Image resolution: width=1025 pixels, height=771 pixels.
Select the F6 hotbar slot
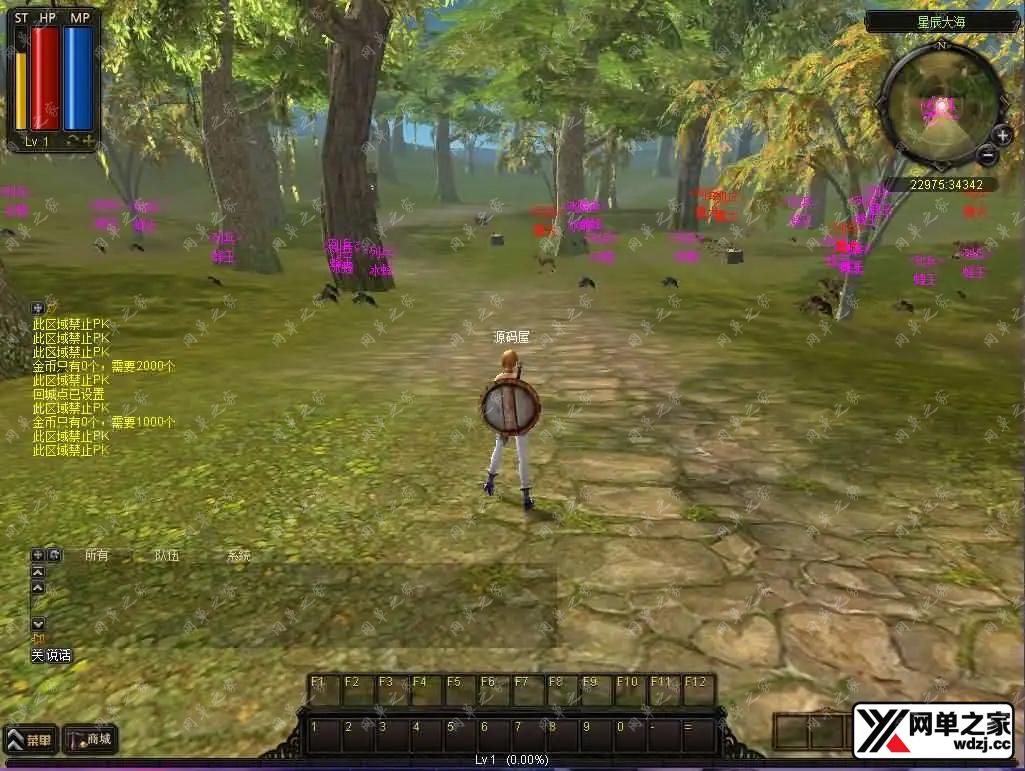pos(493,690)
